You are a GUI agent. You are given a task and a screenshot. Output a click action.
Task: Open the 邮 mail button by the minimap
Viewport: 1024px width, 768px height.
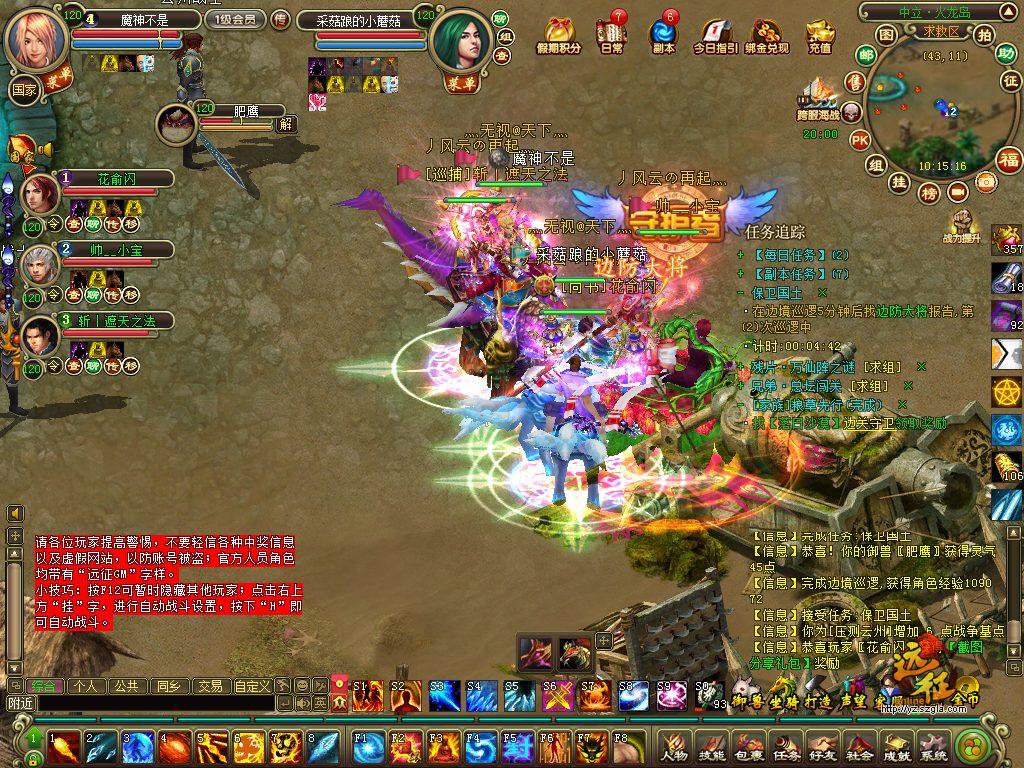pyautogui.click(x=866, y=54)
